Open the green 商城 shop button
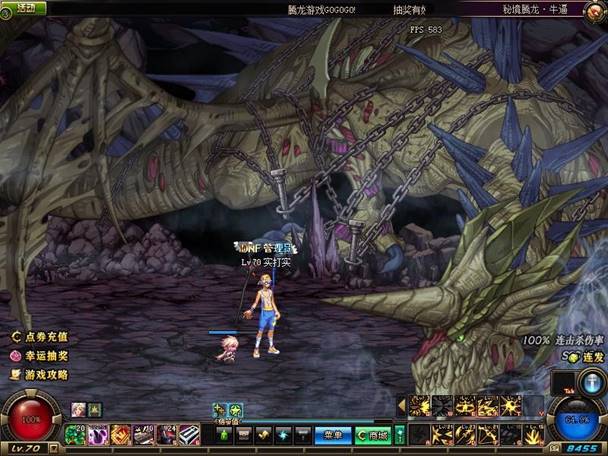608x456 pixels. pos(374,435)
